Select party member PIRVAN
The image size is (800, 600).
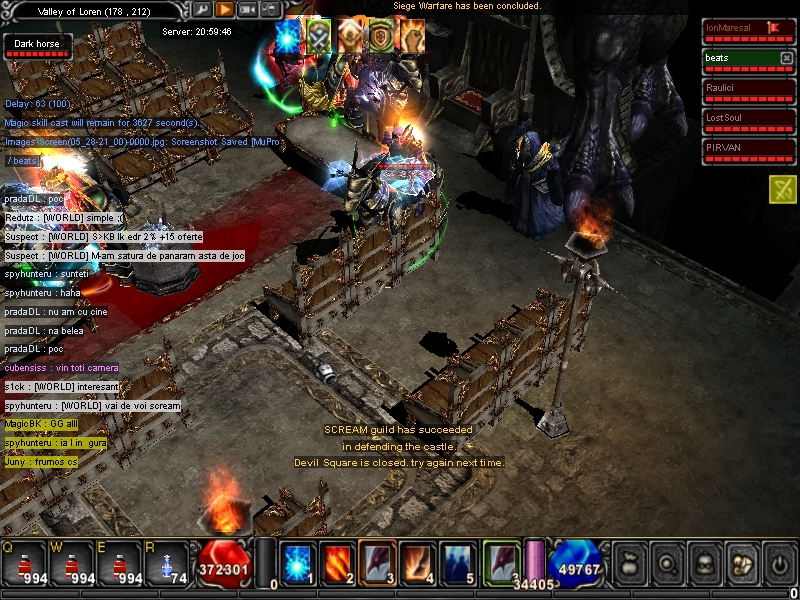741,148
